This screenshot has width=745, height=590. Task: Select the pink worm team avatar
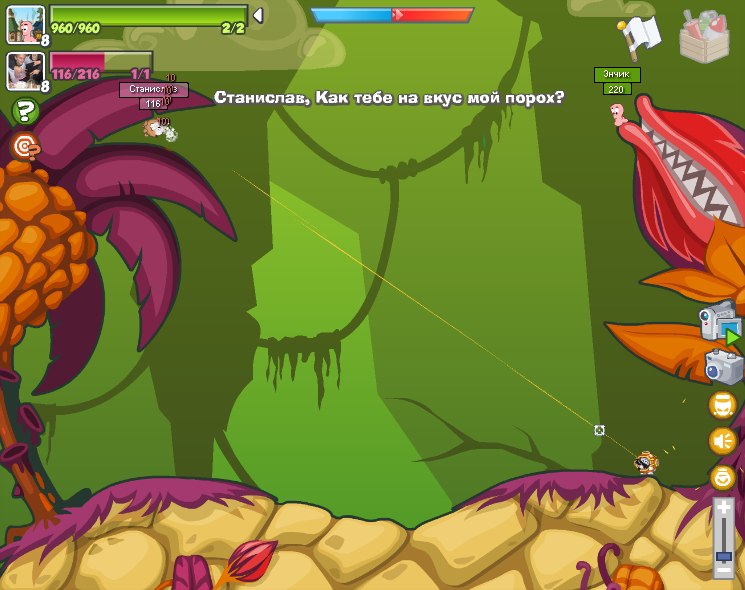click(x=23, y=23)
